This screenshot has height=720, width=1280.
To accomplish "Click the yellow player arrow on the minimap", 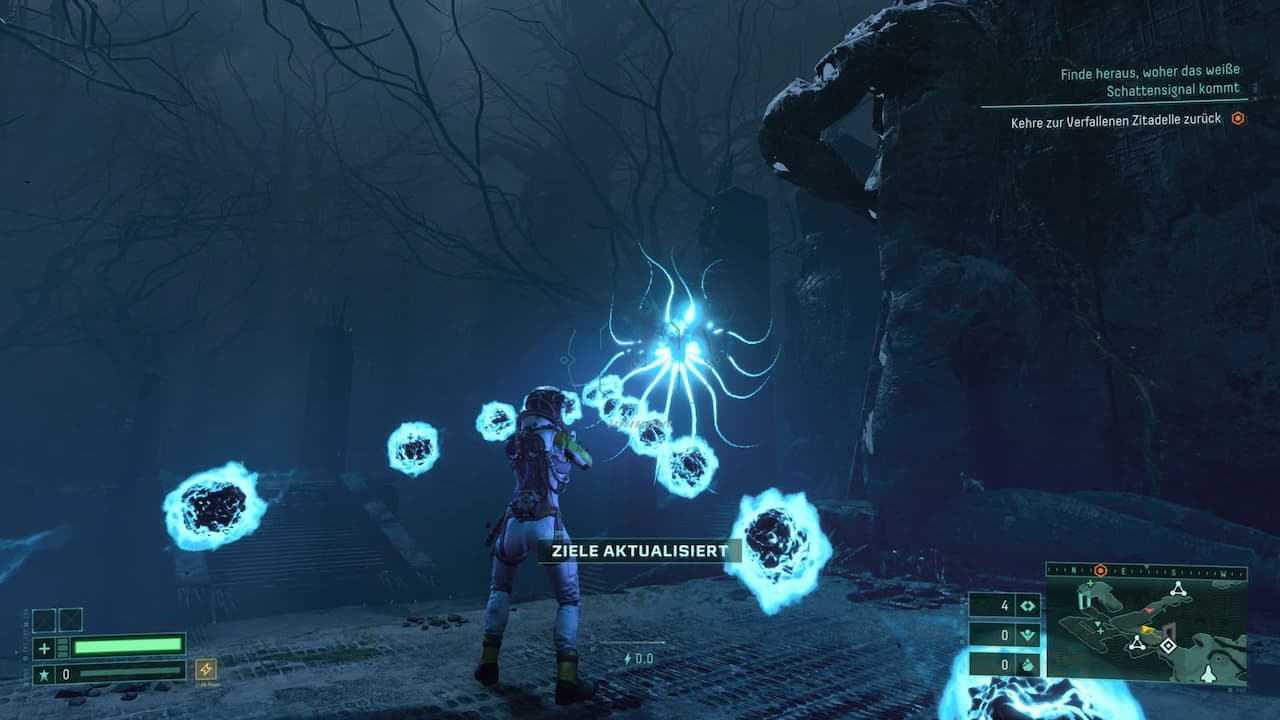I will 1148,629.
